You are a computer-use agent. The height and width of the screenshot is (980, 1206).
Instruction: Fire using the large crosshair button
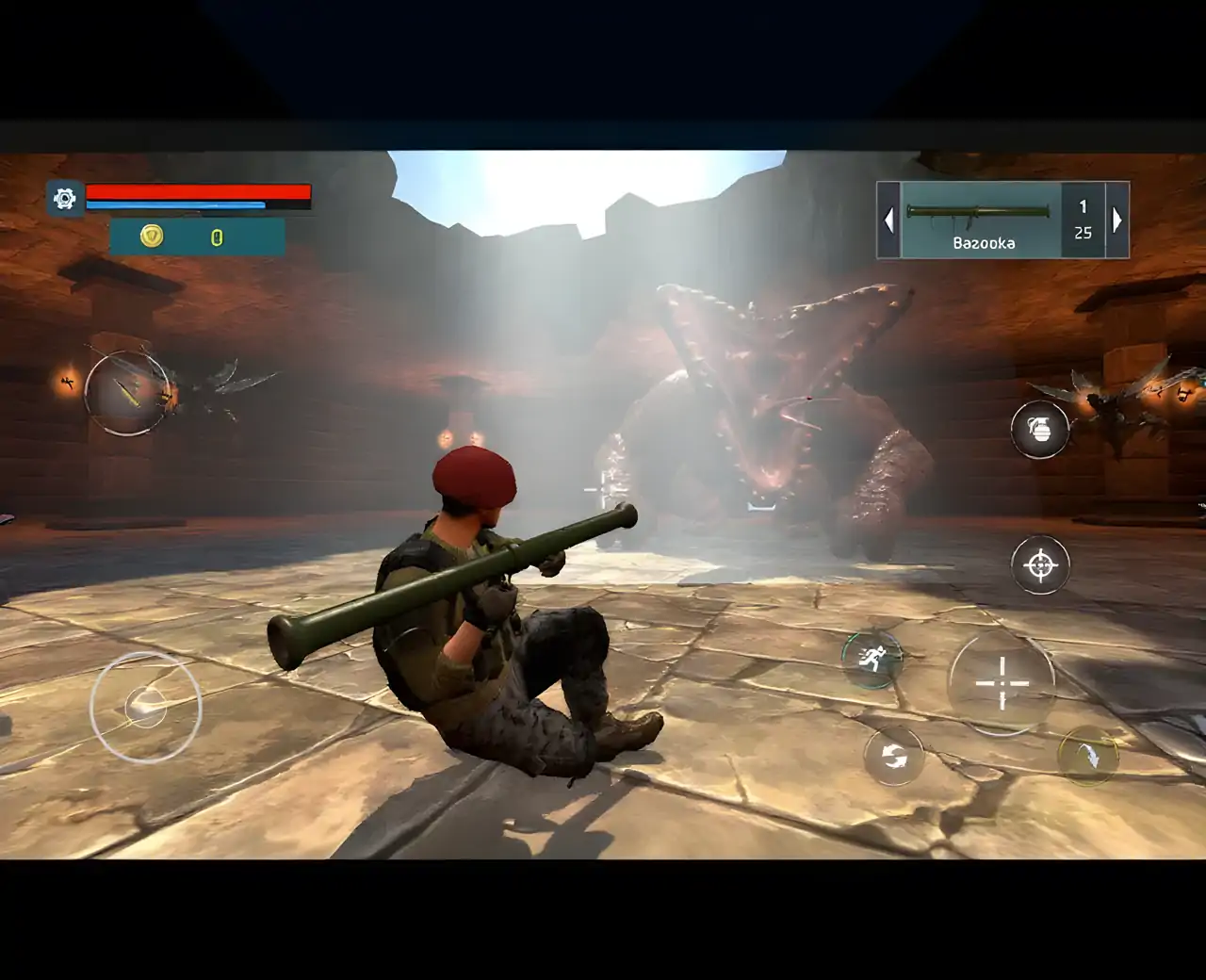click(x=1002, y=683)
